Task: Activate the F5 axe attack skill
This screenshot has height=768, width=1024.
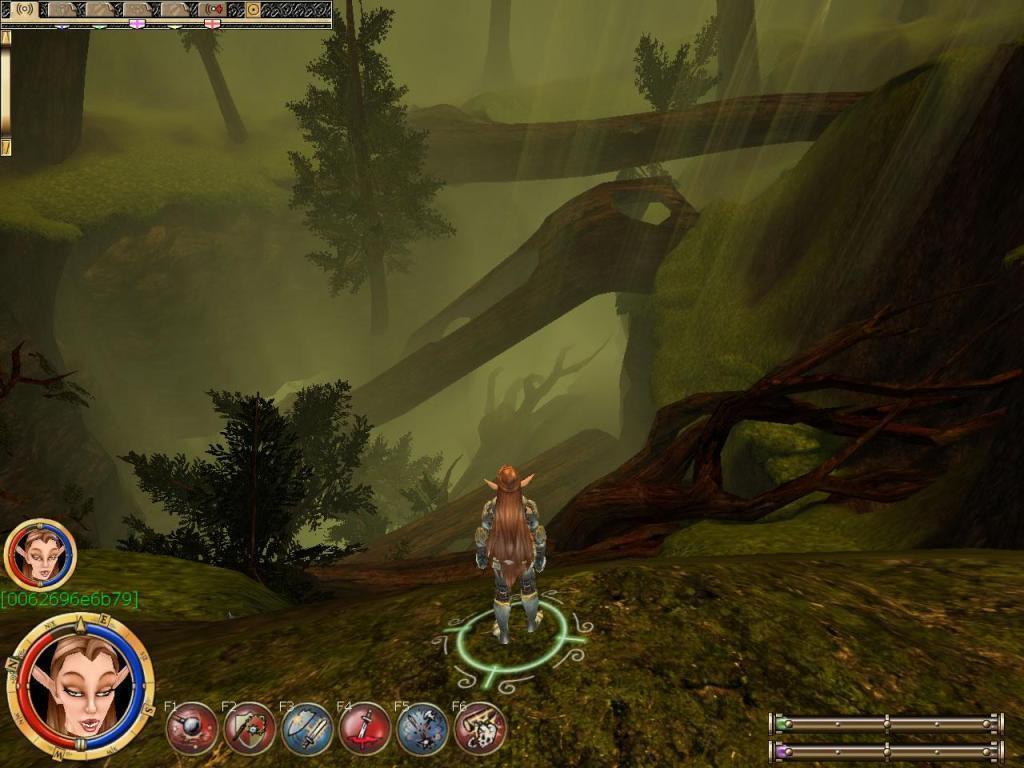Action: pos(422,728)
